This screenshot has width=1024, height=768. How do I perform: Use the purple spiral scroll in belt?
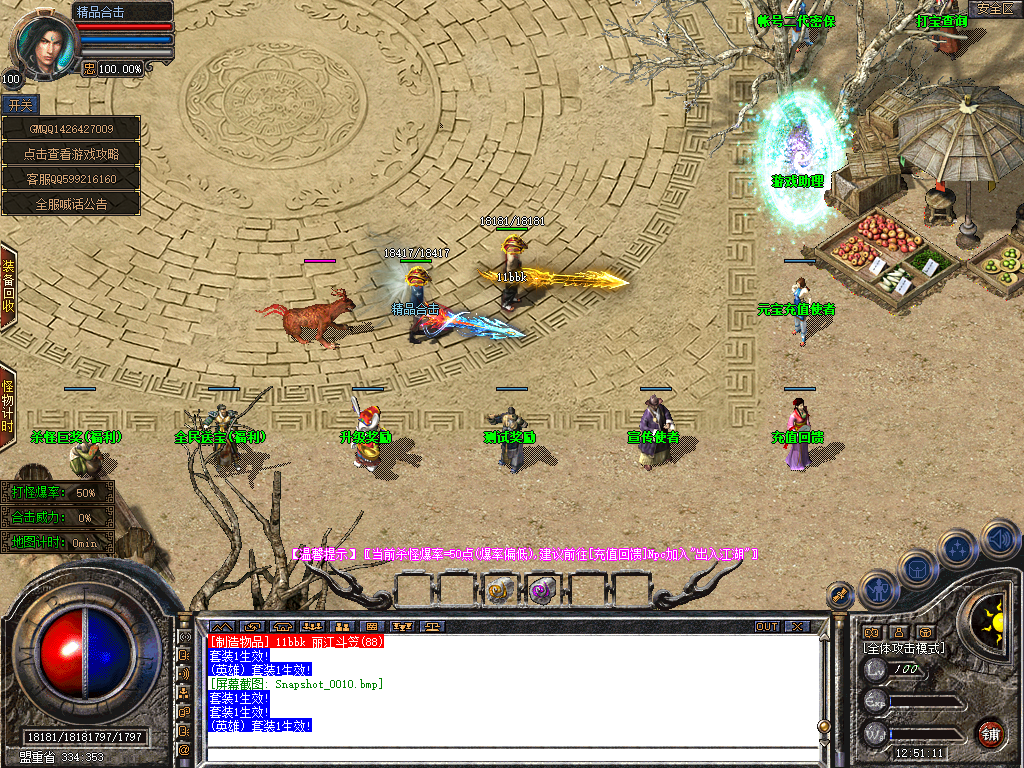pyautogui.click(x=542, y=591)
